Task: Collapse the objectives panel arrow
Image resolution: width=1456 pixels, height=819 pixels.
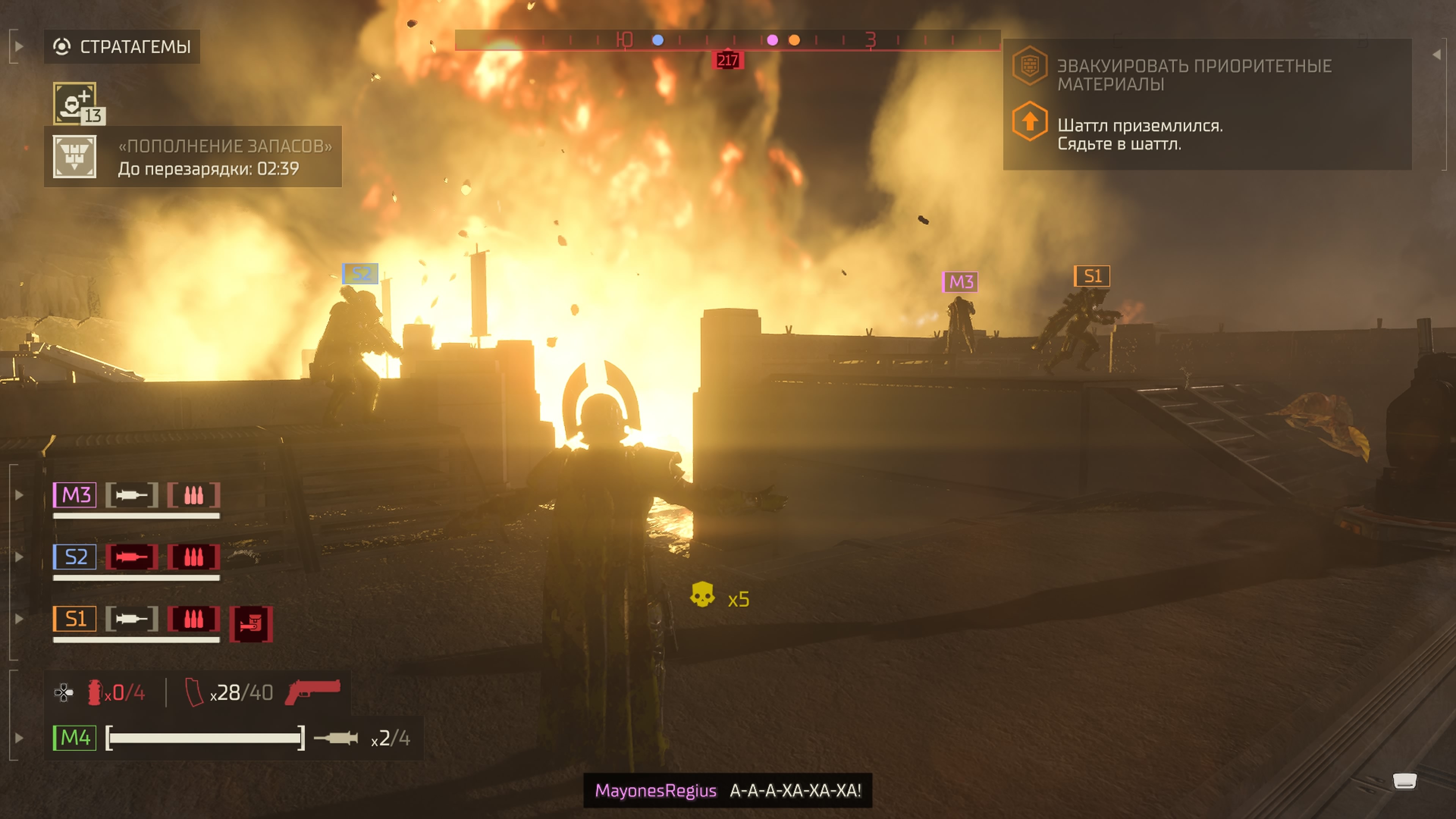Action: point(1437,54)
